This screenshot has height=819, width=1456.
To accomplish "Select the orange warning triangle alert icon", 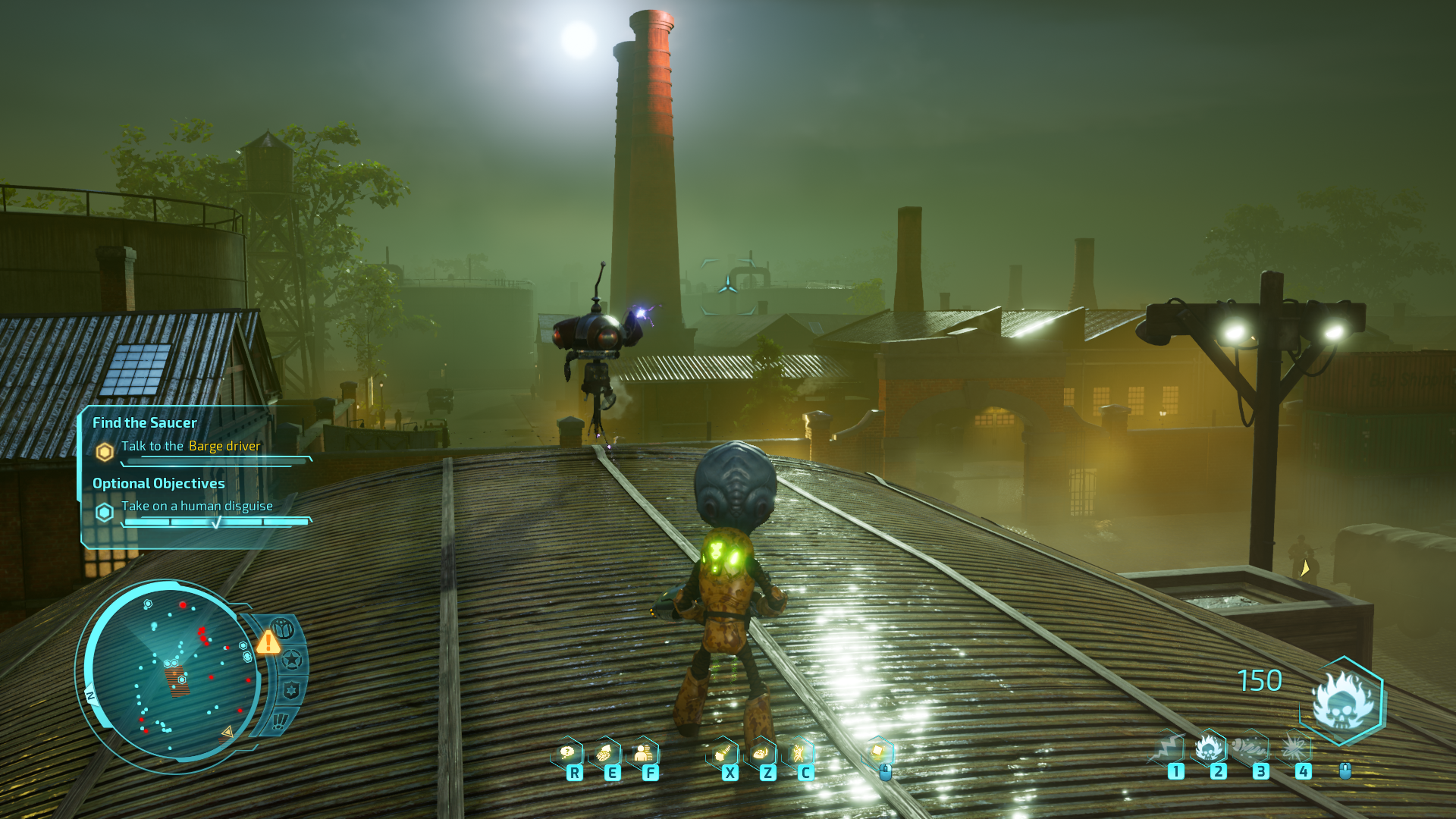I will point(268,642).
